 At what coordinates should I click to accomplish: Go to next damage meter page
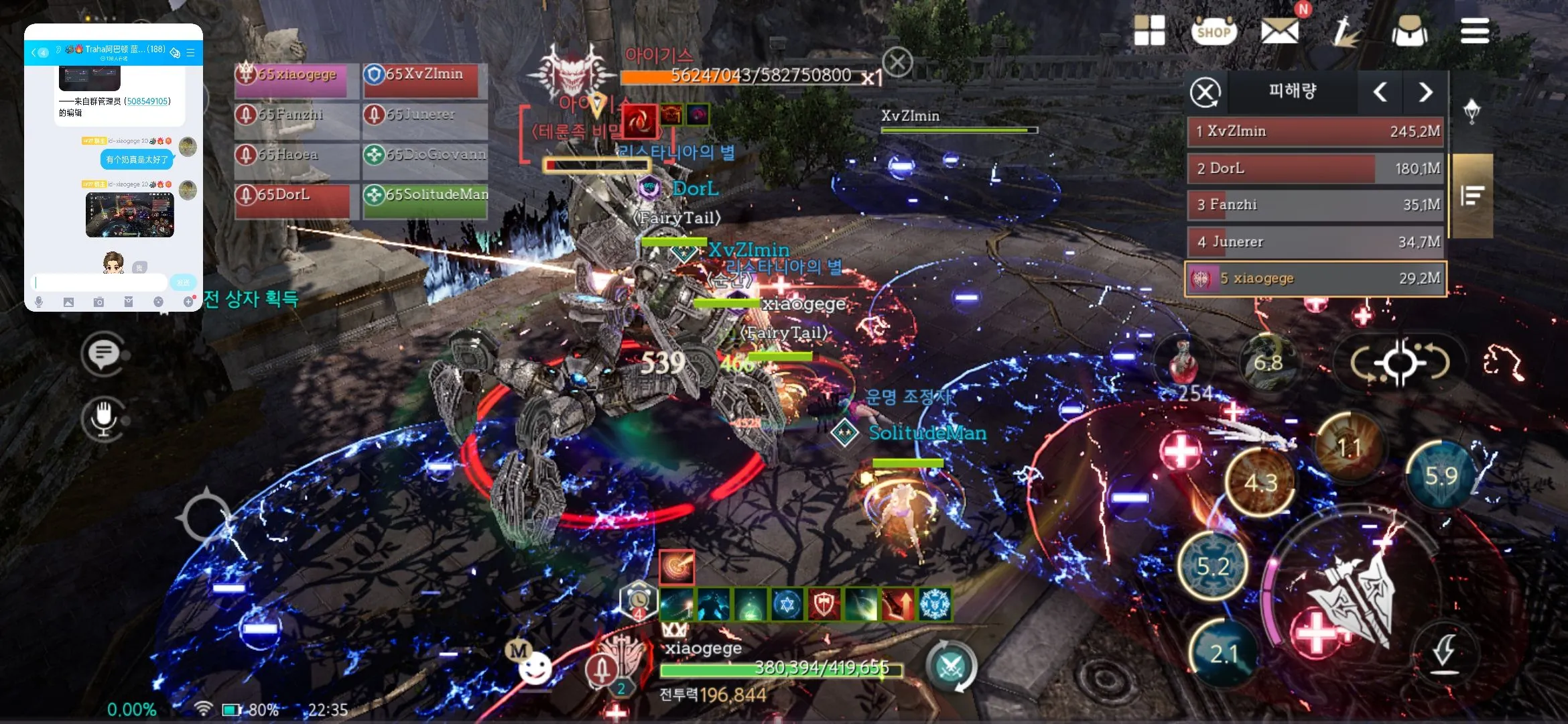click(x=1425, y=93)
